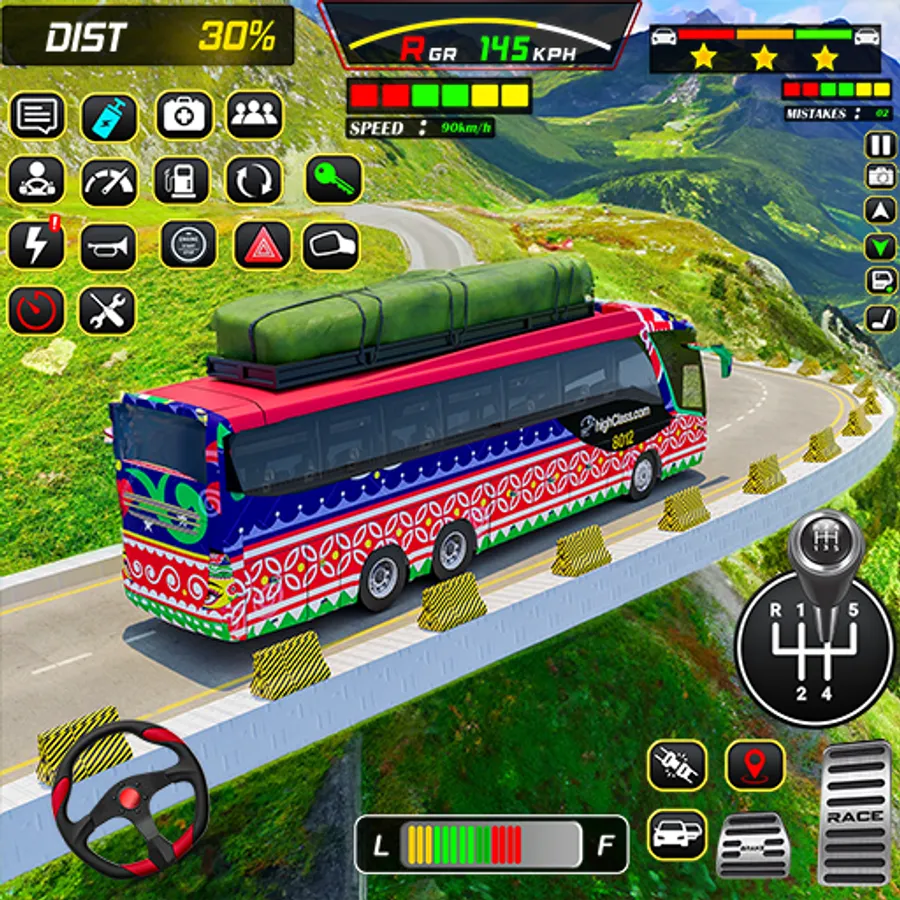Pause the game with the pause button
Screen dimensions: 900x900
pos(880,146)
